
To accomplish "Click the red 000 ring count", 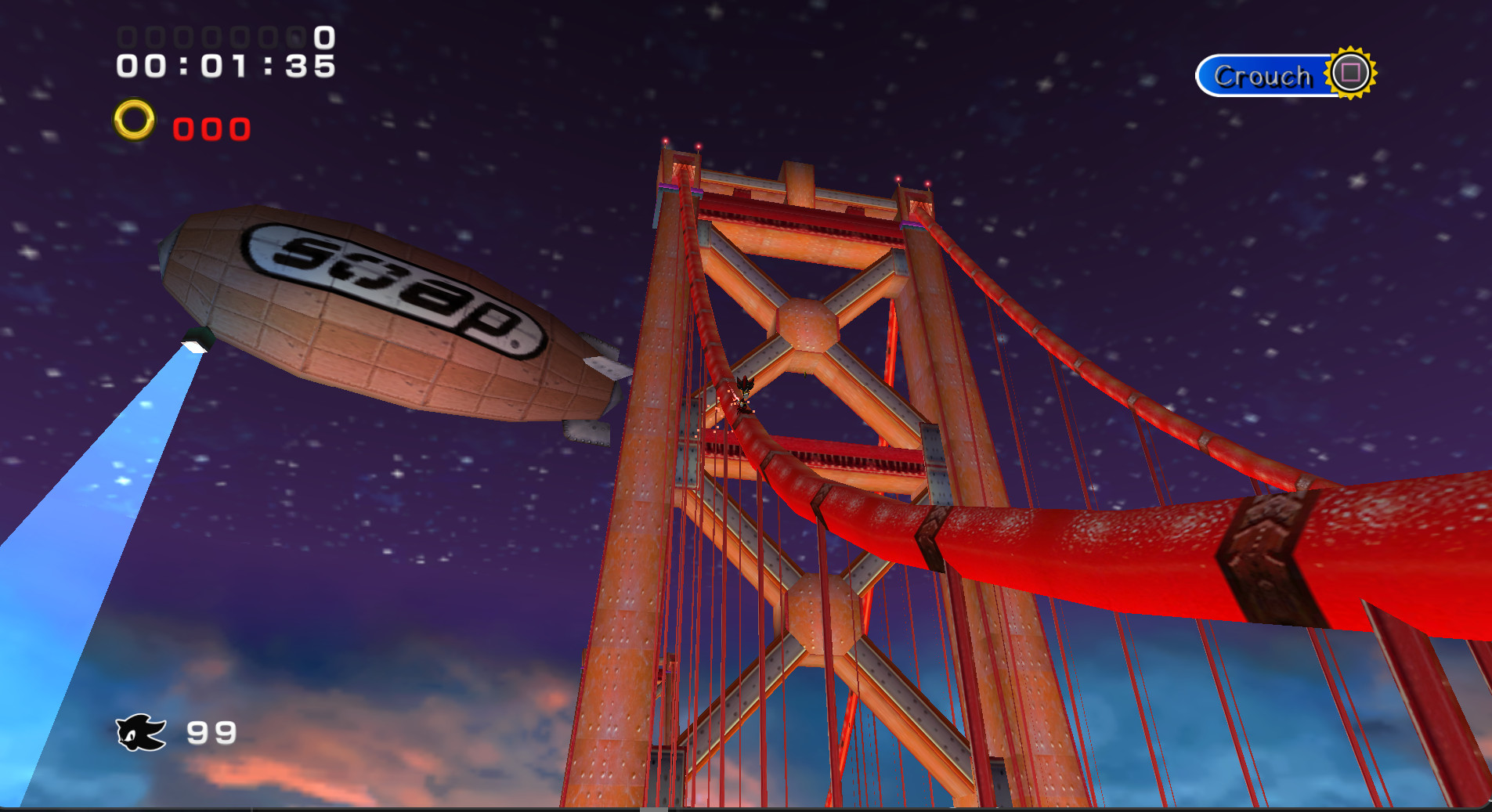I will 210,128.
